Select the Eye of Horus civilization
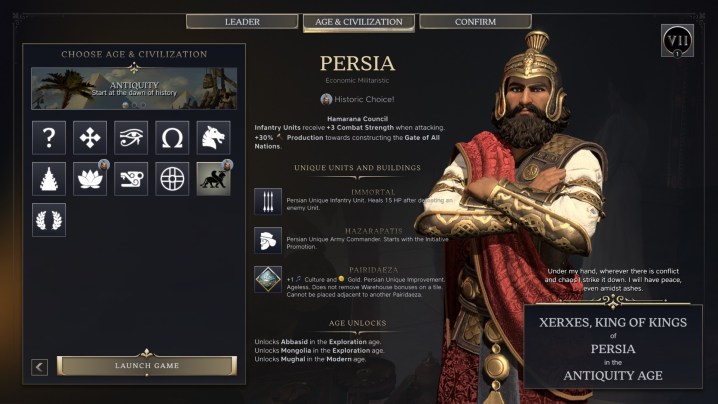 [131, 137]
